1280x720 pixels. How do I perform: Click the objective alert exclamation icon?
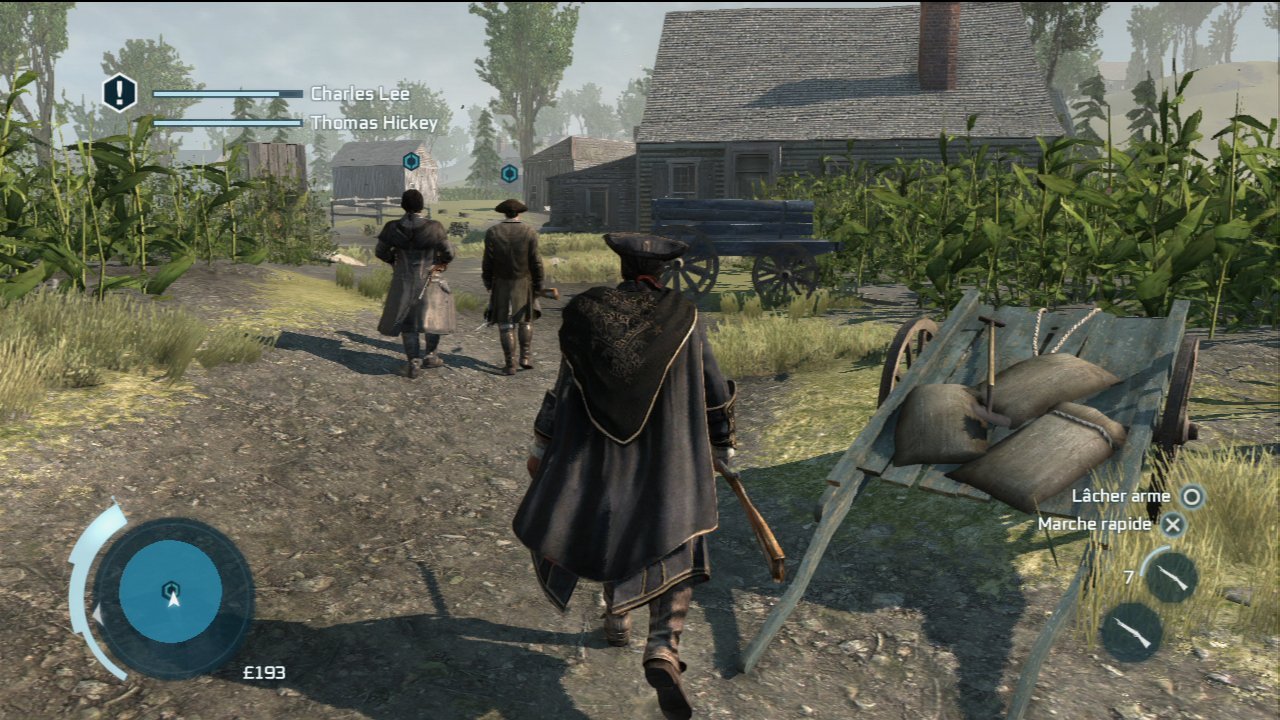coord(119,93)
